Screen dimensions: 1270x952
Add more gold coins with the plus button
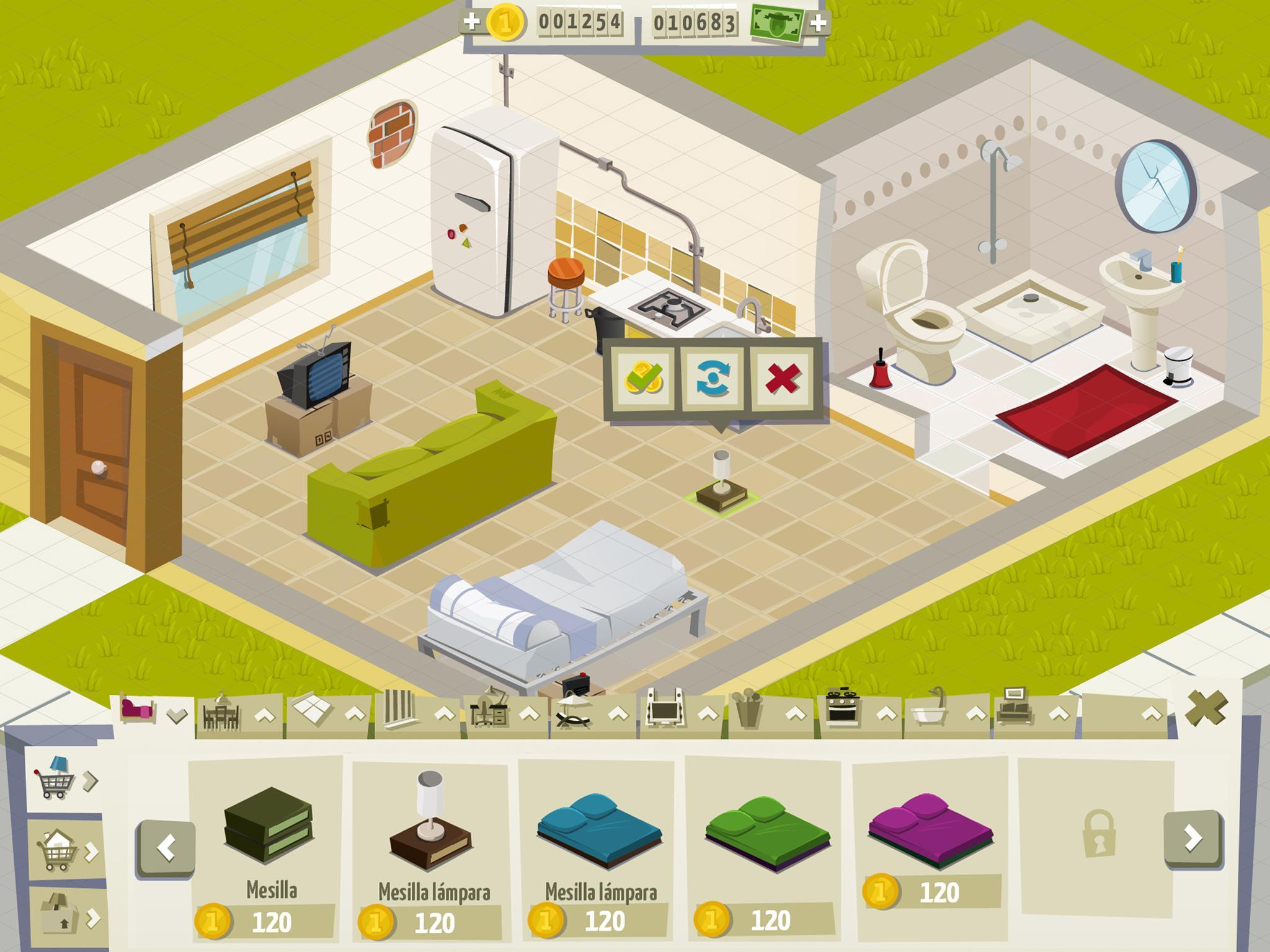coord(472,22)
